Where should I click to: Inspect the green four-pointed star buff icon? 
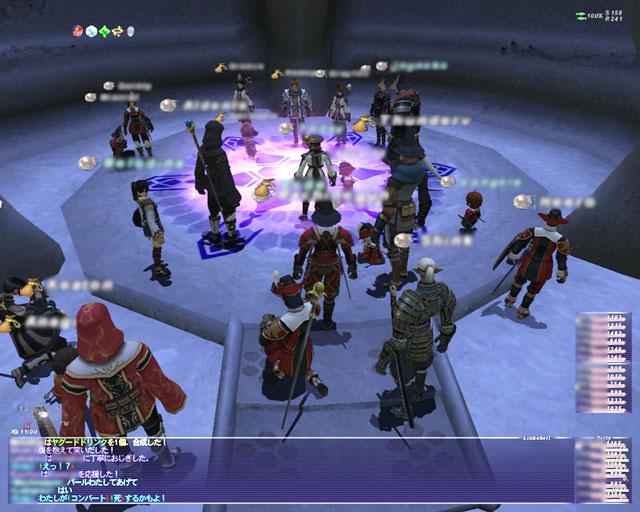(104, 31)
